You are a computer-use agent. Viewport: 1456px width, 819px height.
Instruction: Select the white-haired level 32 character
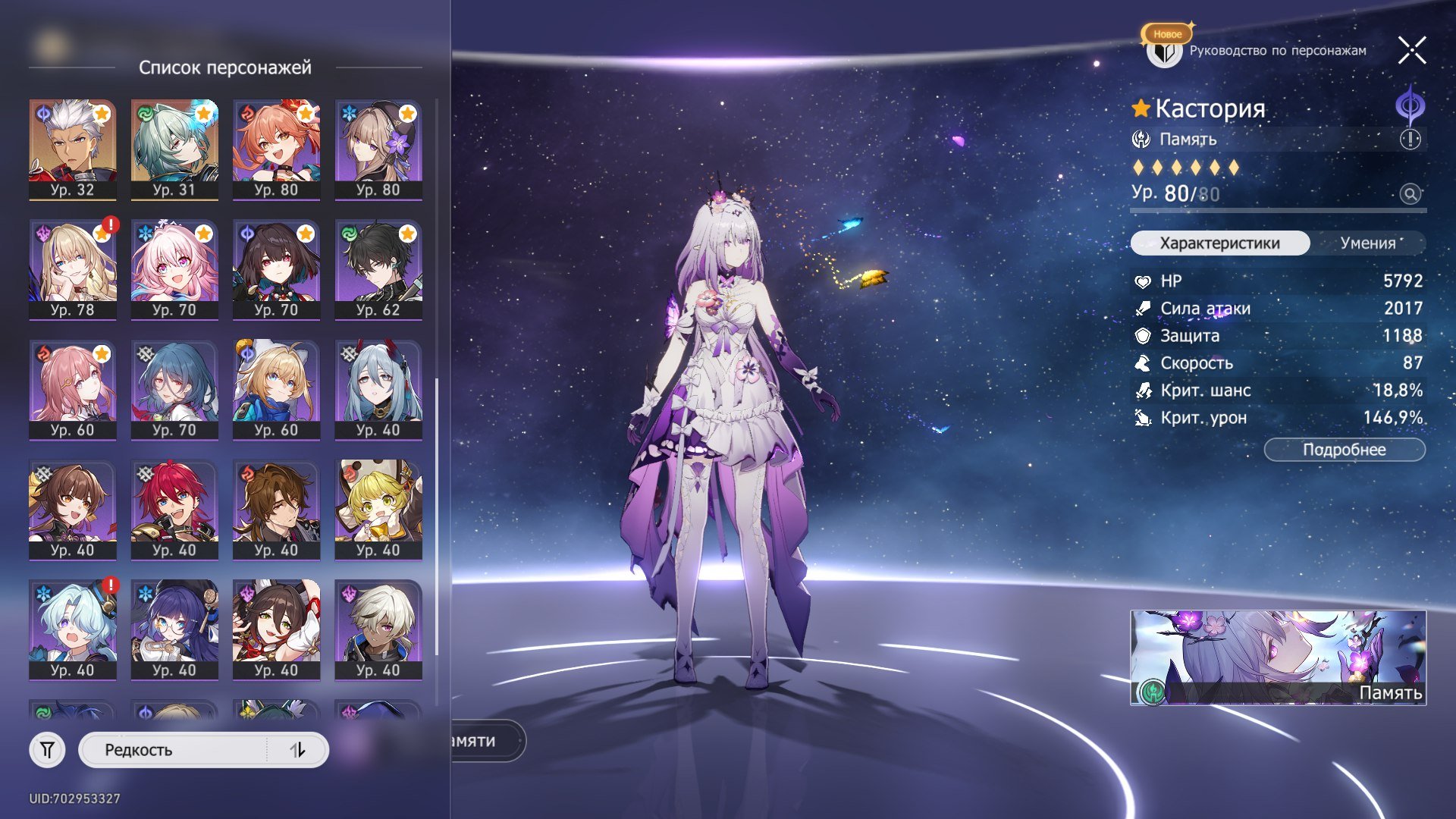coord(73,149)
